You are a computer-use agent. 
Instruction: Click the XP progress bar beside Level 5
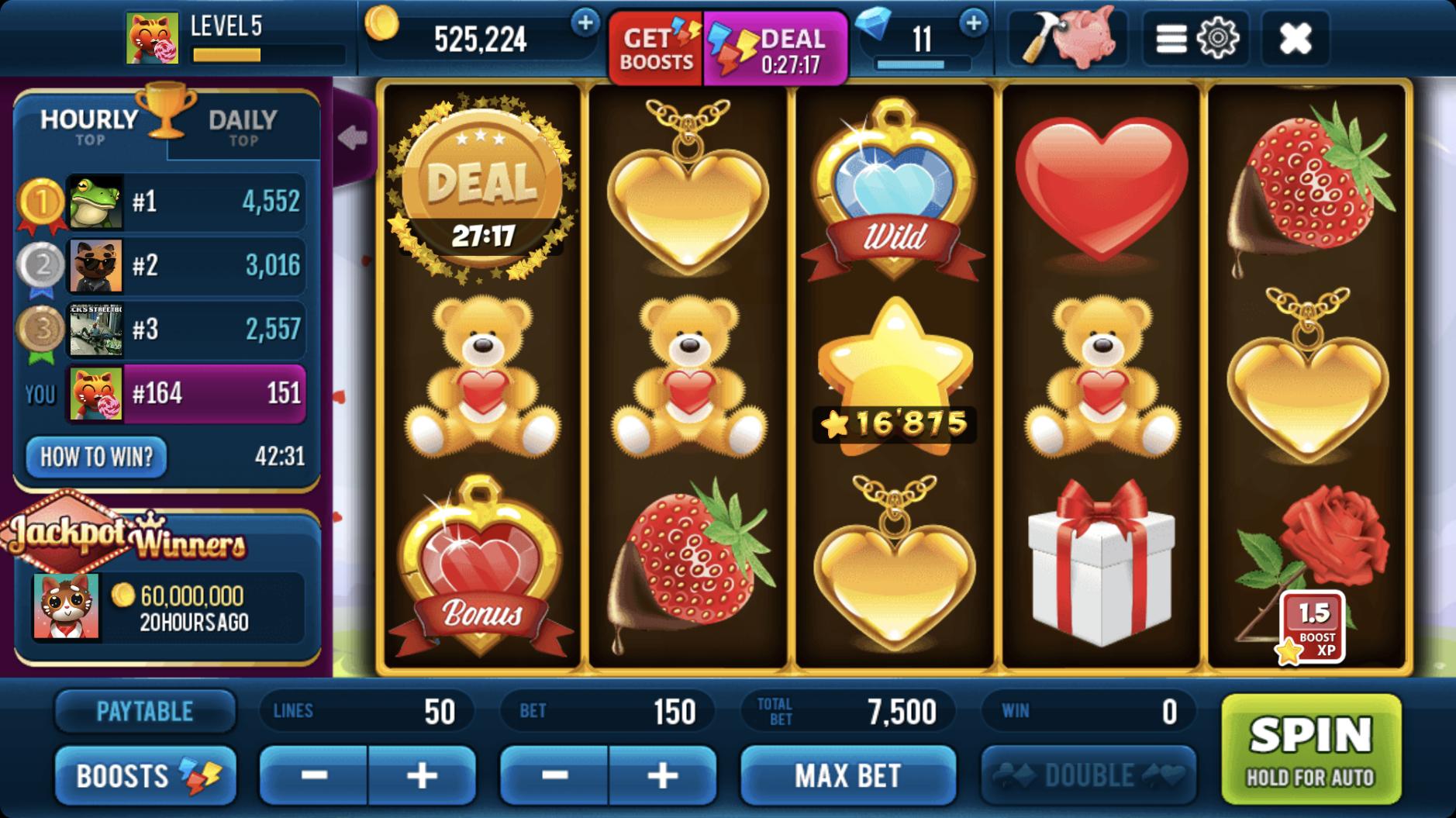267,54
